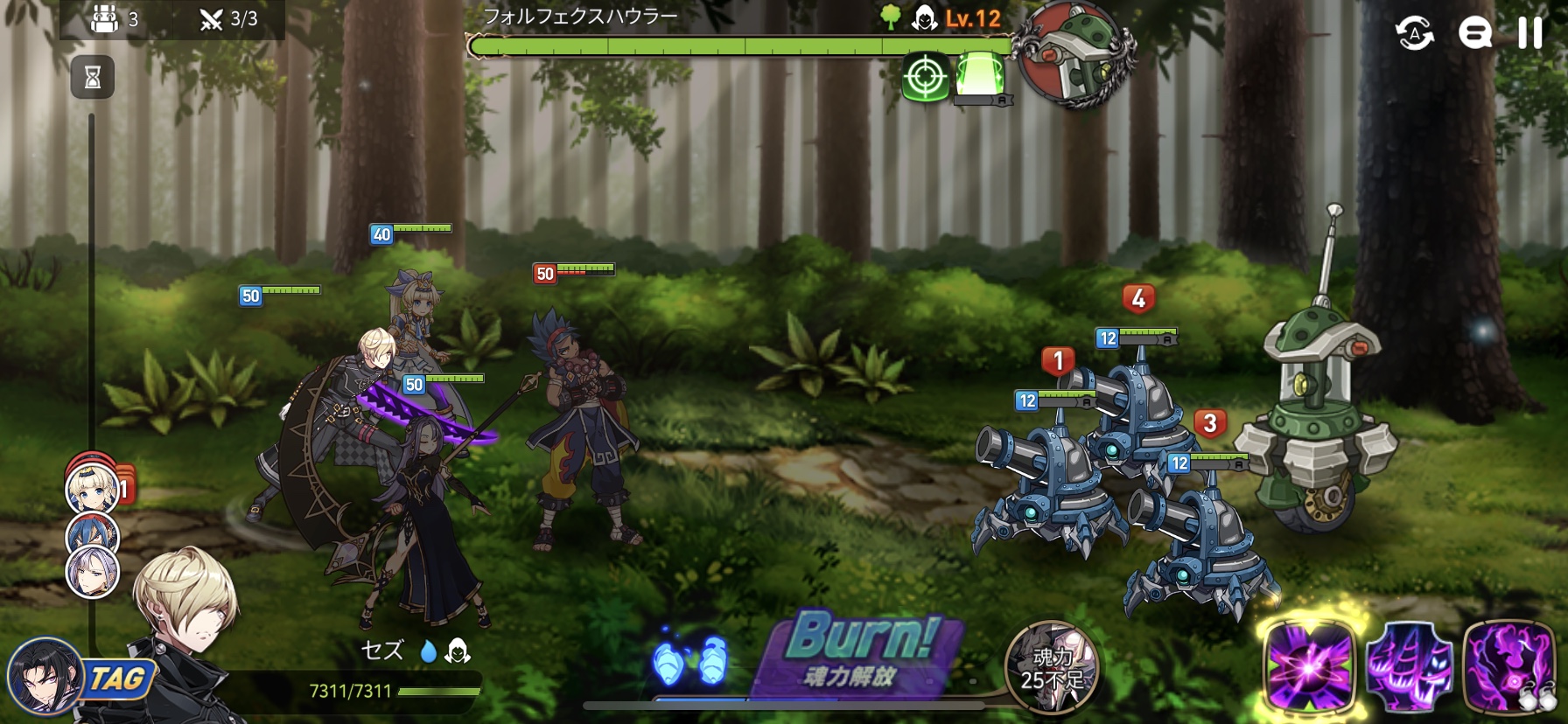The image size is (1568, 724).
Task: Select the silver-haired turn portrait
Action: point(93,572)
